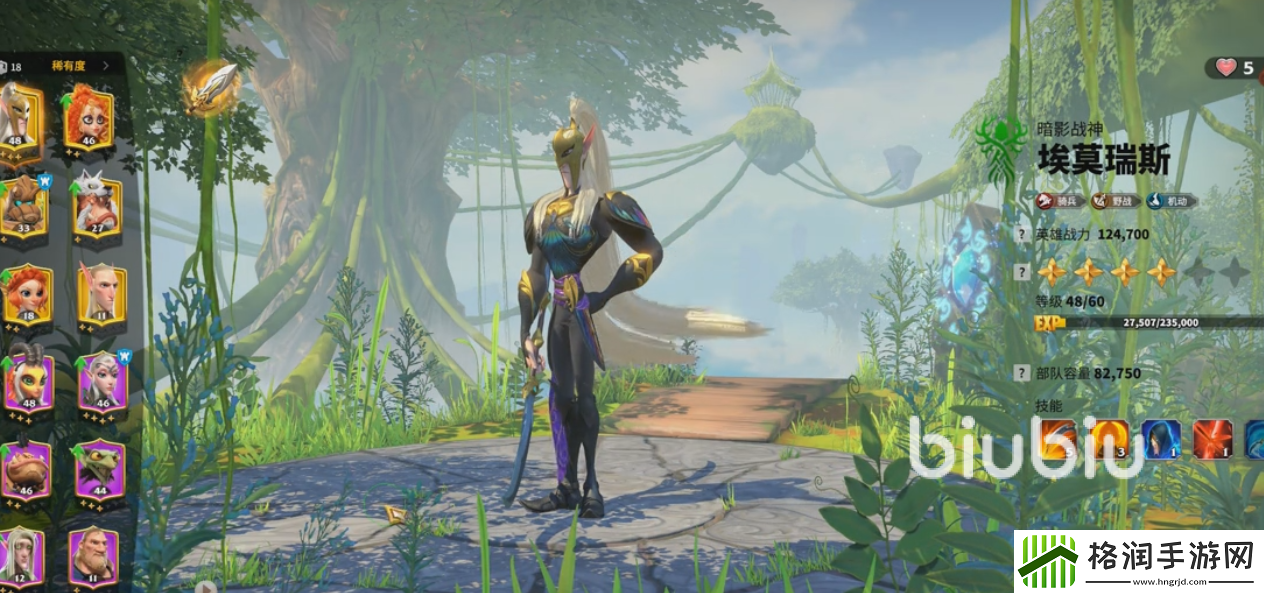Choose the bearded man hero portrait

point(92,556)
